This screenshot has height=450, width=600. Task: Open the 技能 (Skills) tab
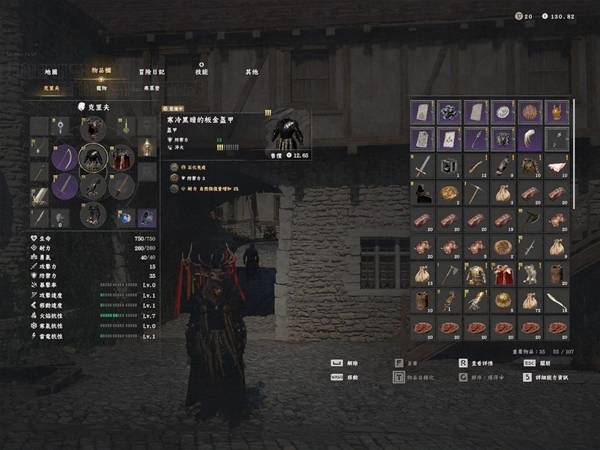[x=202, y=72]
